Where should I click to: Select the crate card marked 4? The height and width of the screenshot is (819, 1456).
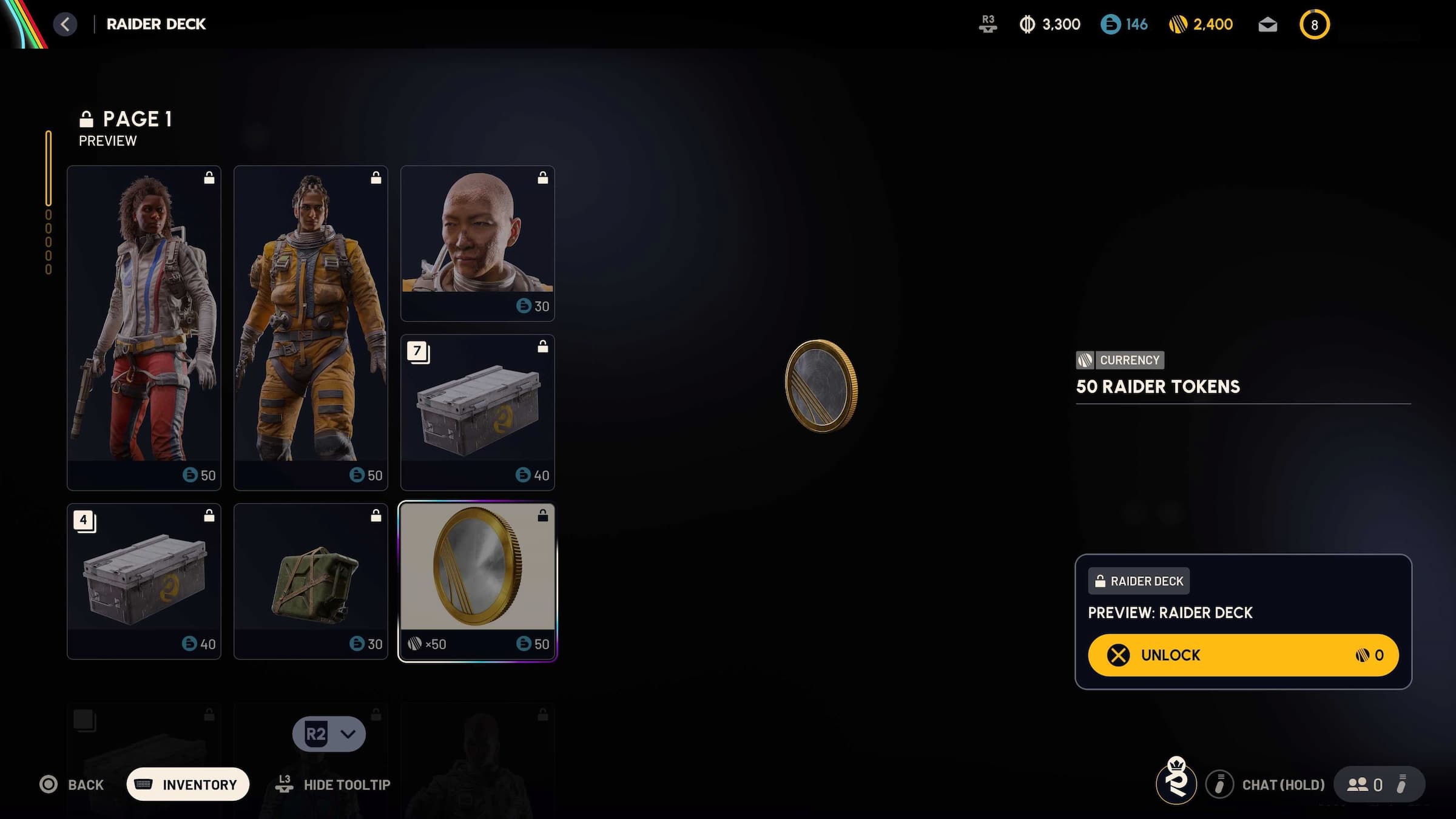tap(144, 581)
